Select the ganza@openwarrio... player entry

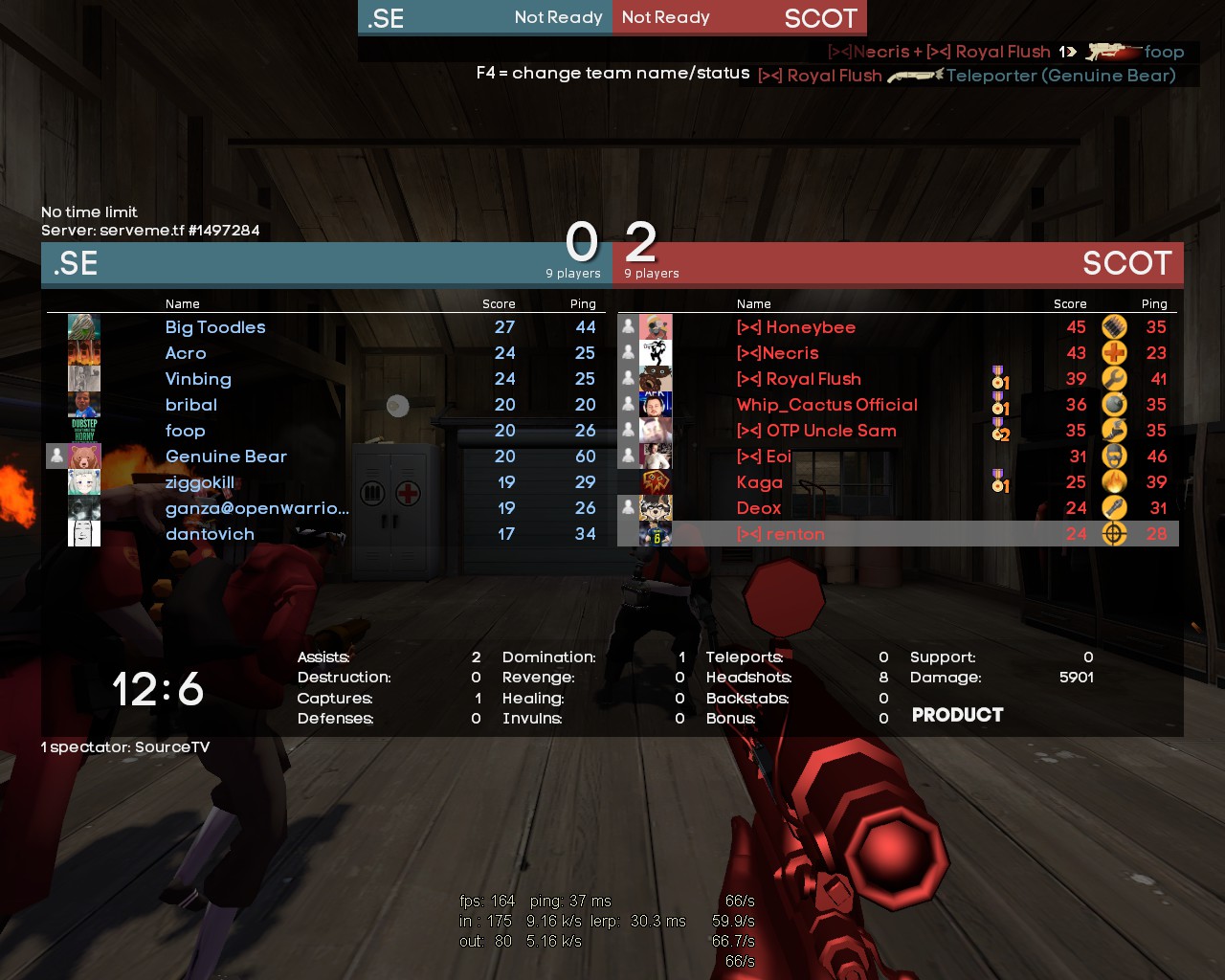click(256, 508)
